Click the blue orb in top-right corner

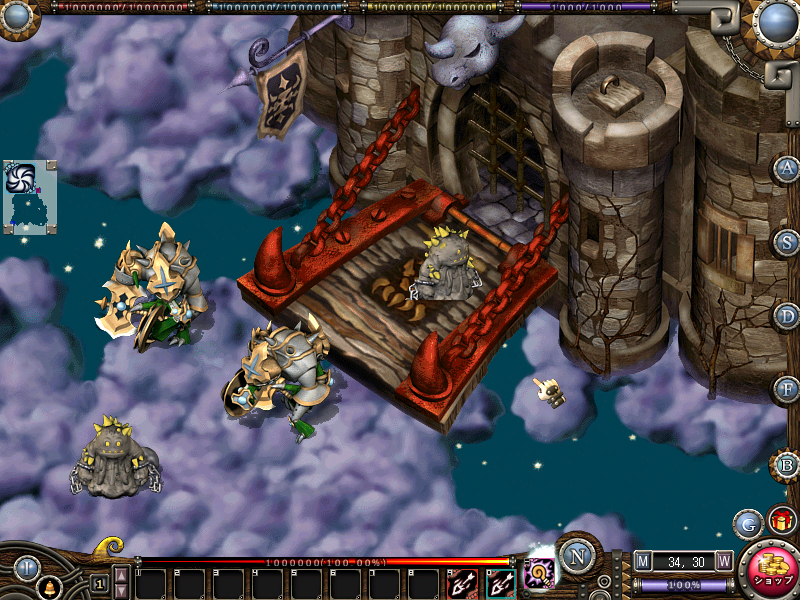tap(775, 22)
